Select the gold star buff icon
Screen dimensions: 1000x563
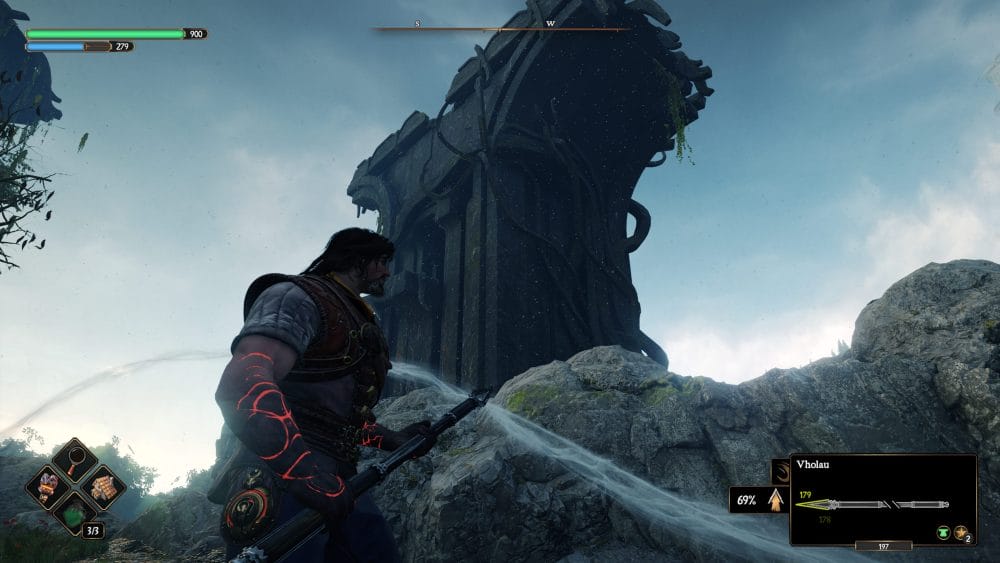(x=961, y=533)
